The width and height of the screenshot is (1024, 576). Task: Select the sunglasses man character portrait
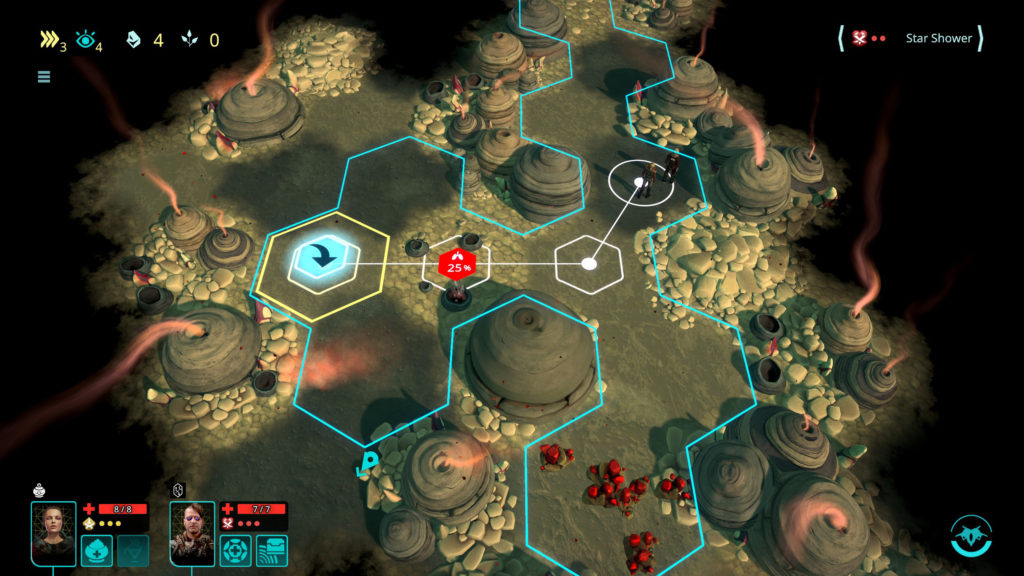[x=192, y=533]
